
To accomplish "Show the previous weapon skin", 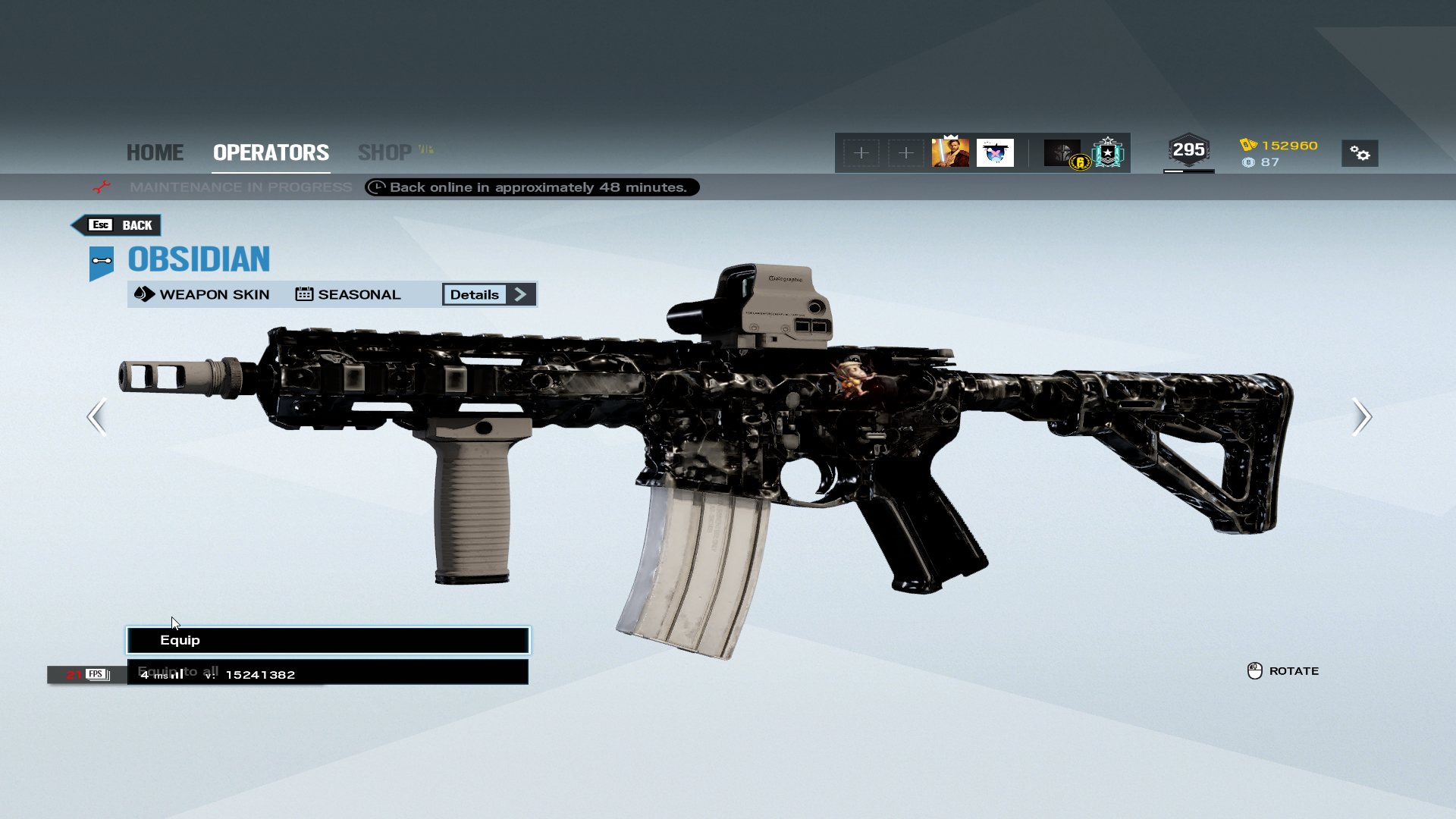I will click(x=97, y=416).
